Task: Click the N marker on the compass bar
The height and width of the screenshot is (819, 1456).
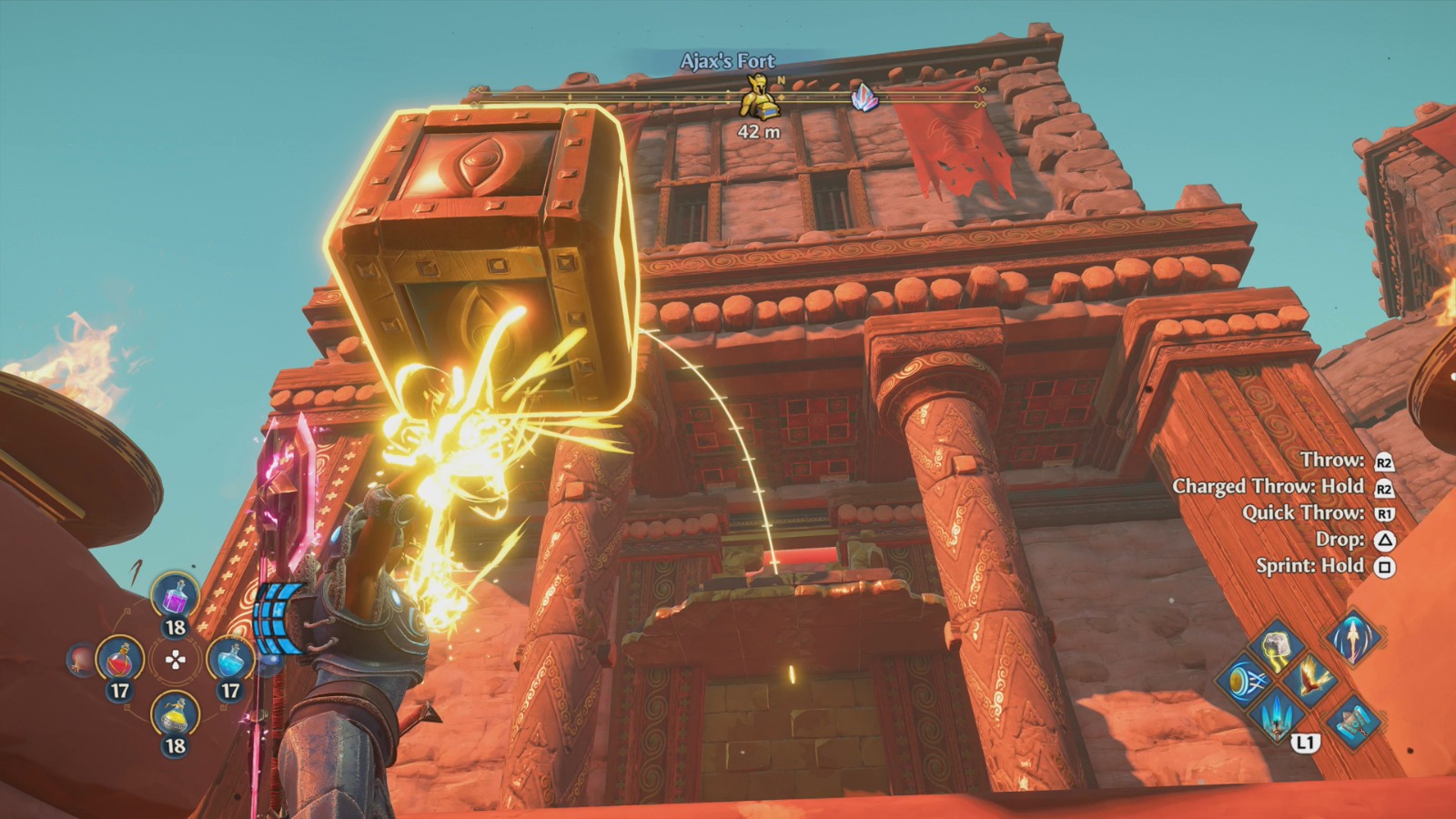Action: point(781,82)
